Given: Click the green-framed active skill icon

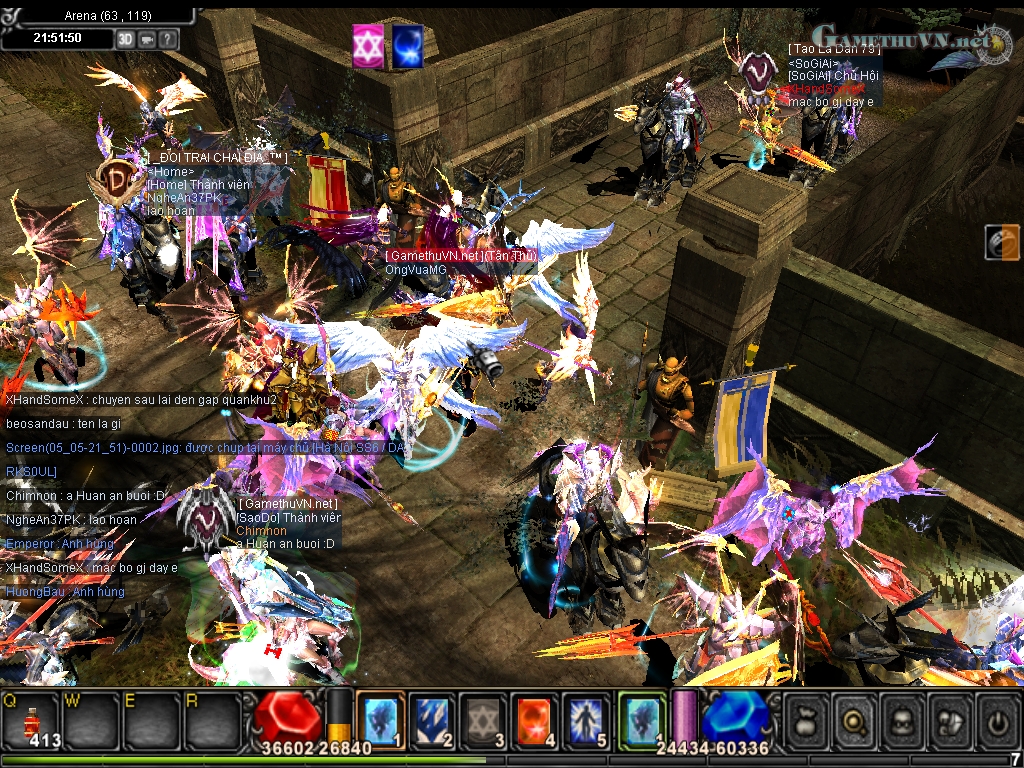Looking at the screenshot, I should click(642, 718).
